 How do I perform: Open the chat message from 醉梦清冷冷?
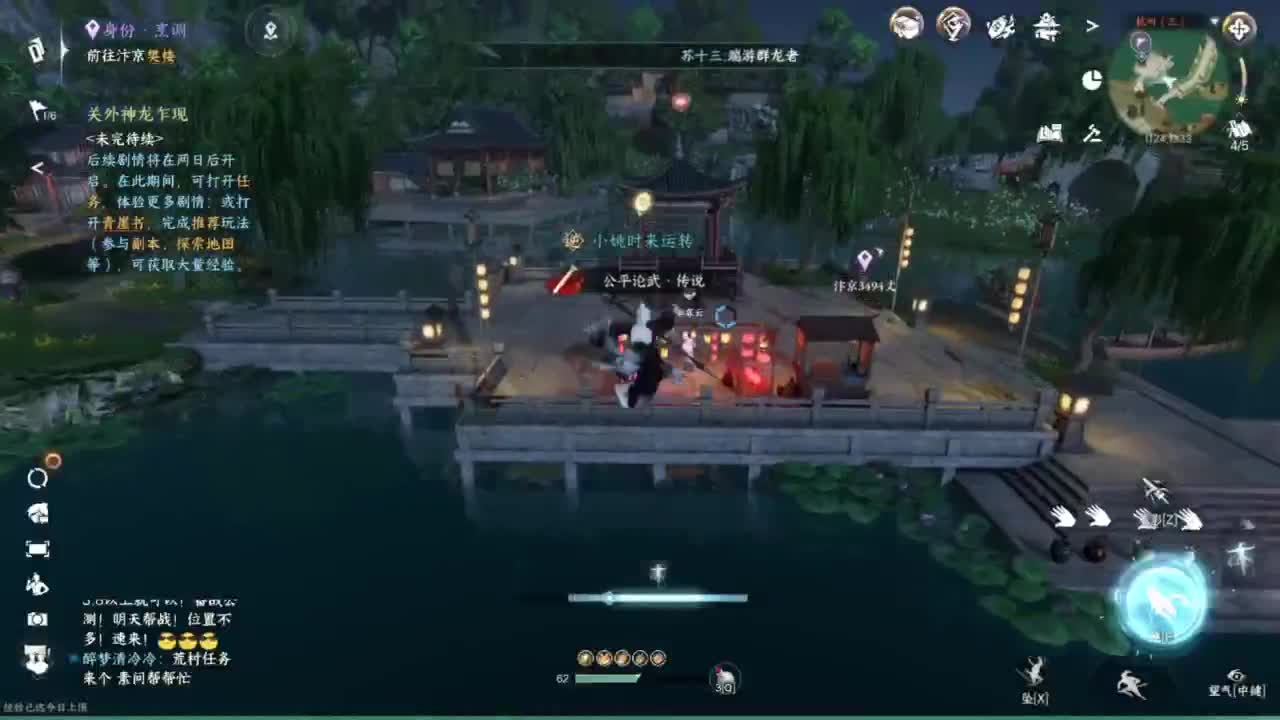120,658
